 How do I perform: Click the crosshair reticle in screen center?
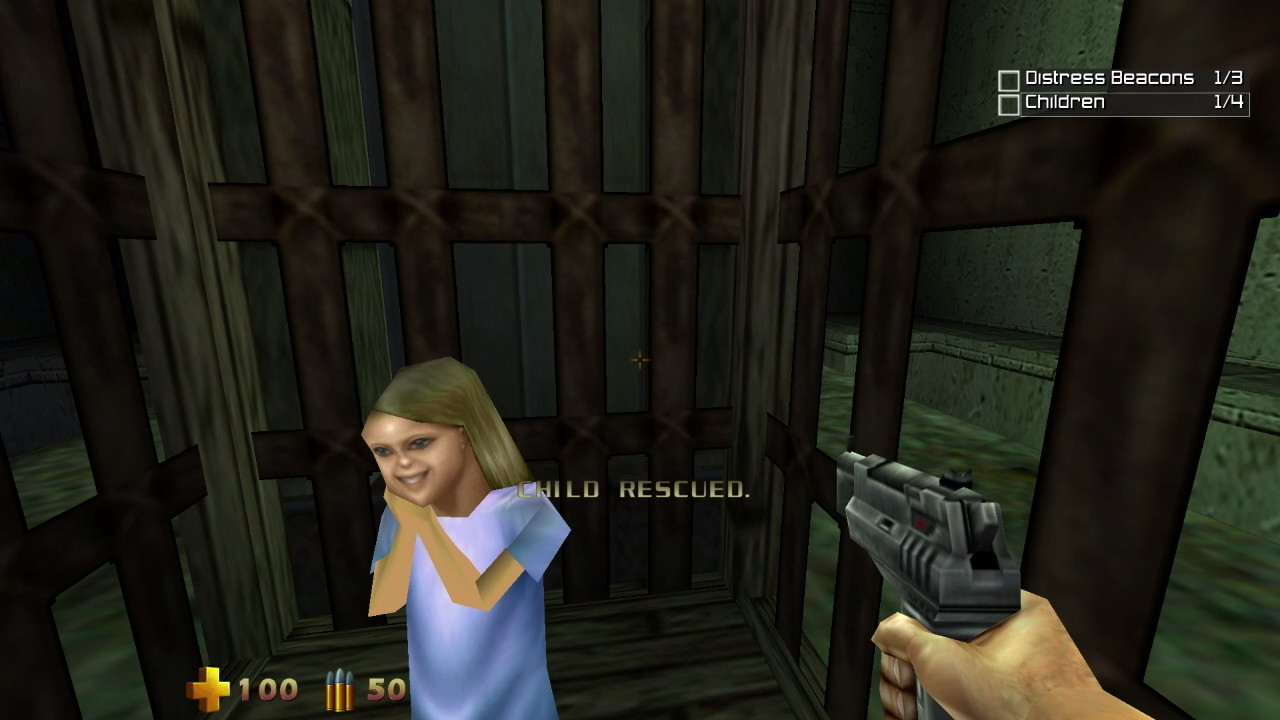[639, 360]
